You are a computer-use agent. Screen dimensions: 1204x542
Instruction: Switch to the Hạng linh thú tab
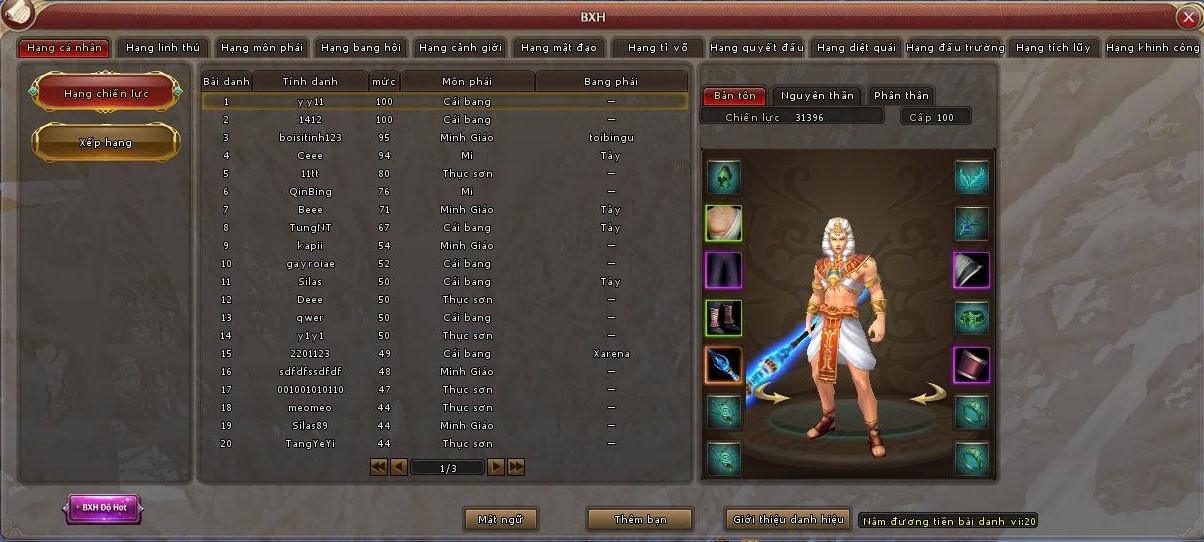pyautogui.click(x=163, y=48)
